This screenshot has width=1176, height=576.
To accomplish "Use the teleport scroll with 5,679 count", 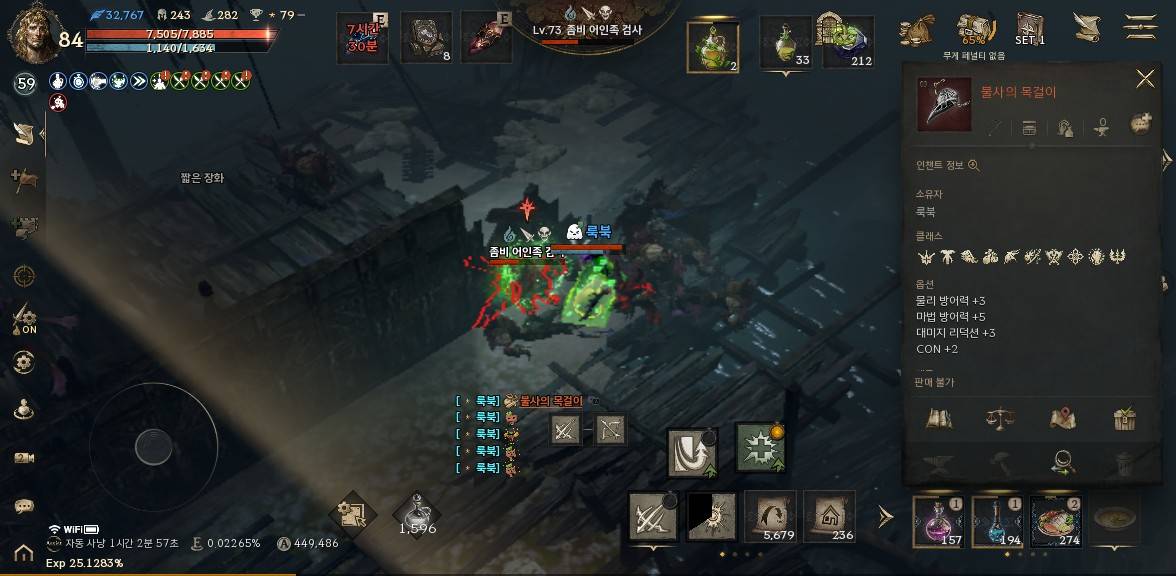I will pyautogui.click(x=770, y=516).
